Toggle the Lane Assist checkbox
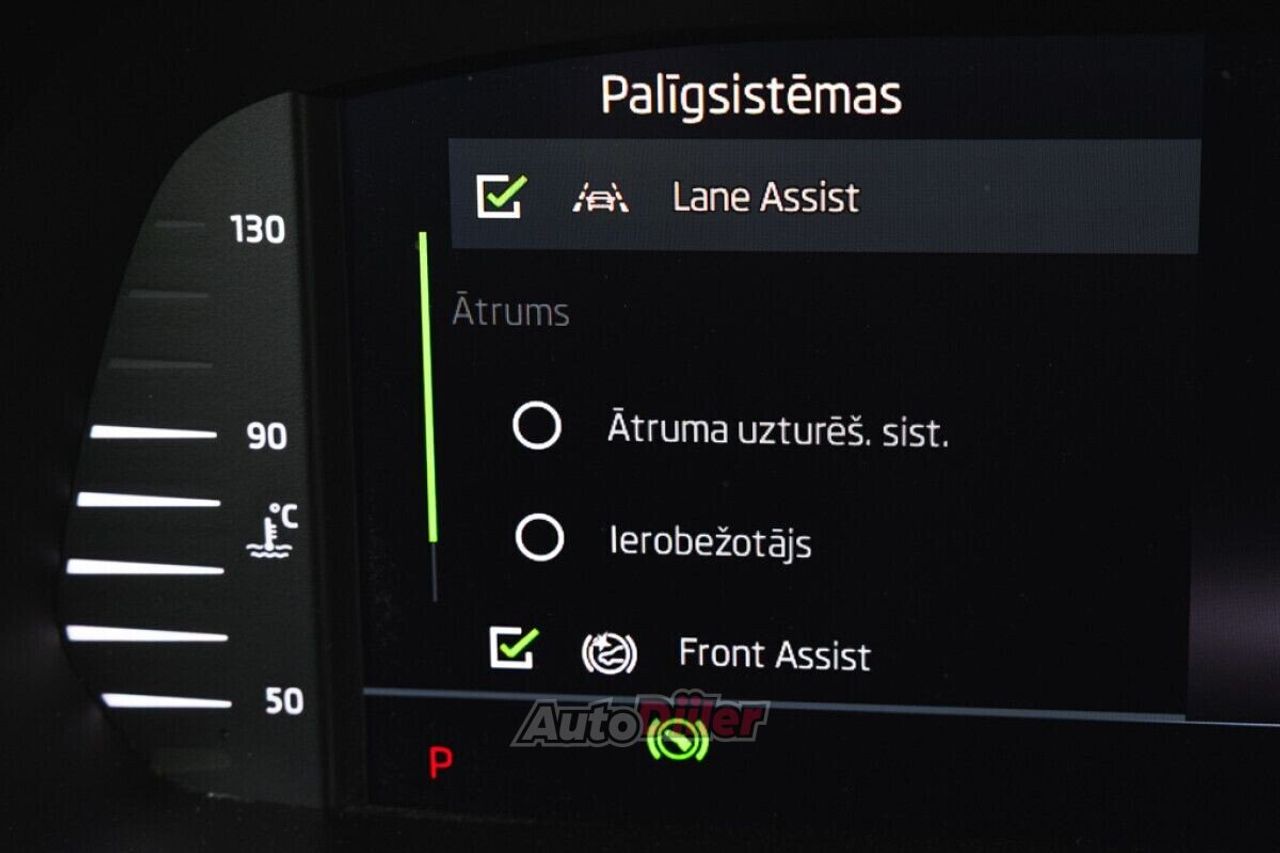The height and width of the screenshot is (853, 1280). (499, 196)
